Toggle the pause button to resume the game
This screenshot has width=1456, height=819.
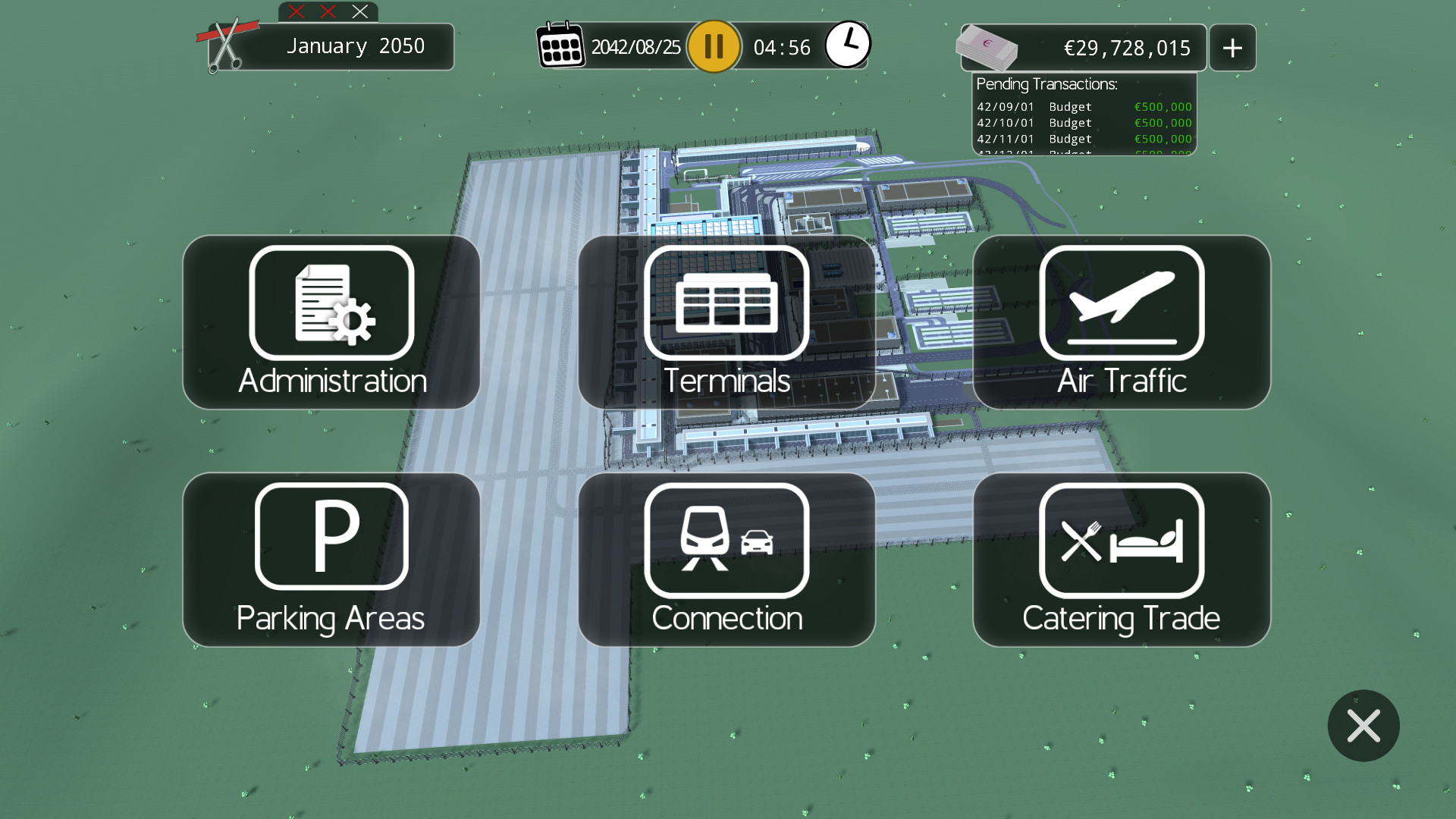point(713,46)
